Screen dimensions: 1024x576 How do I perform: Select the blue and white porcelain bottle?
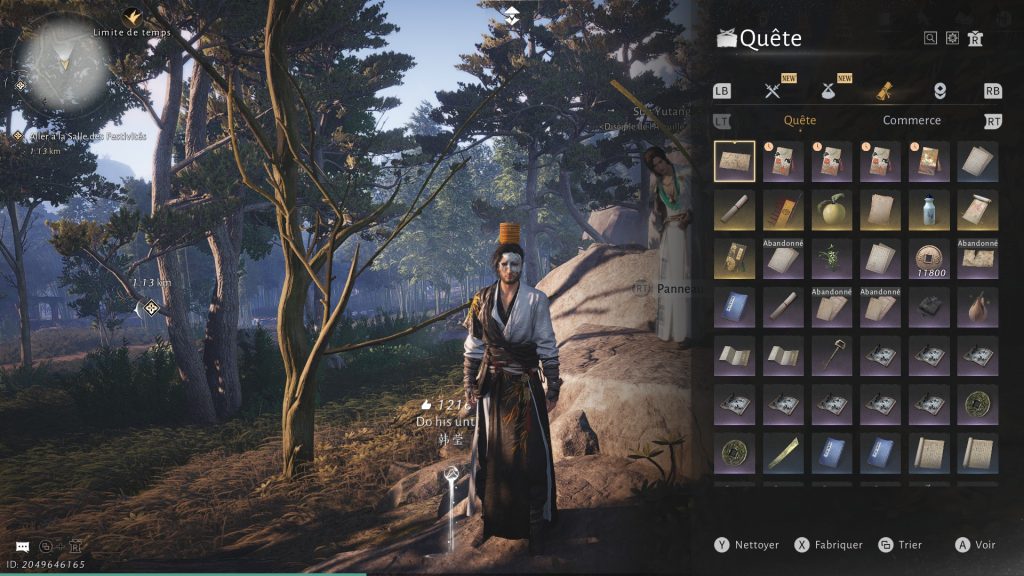(x=929, y=210)
